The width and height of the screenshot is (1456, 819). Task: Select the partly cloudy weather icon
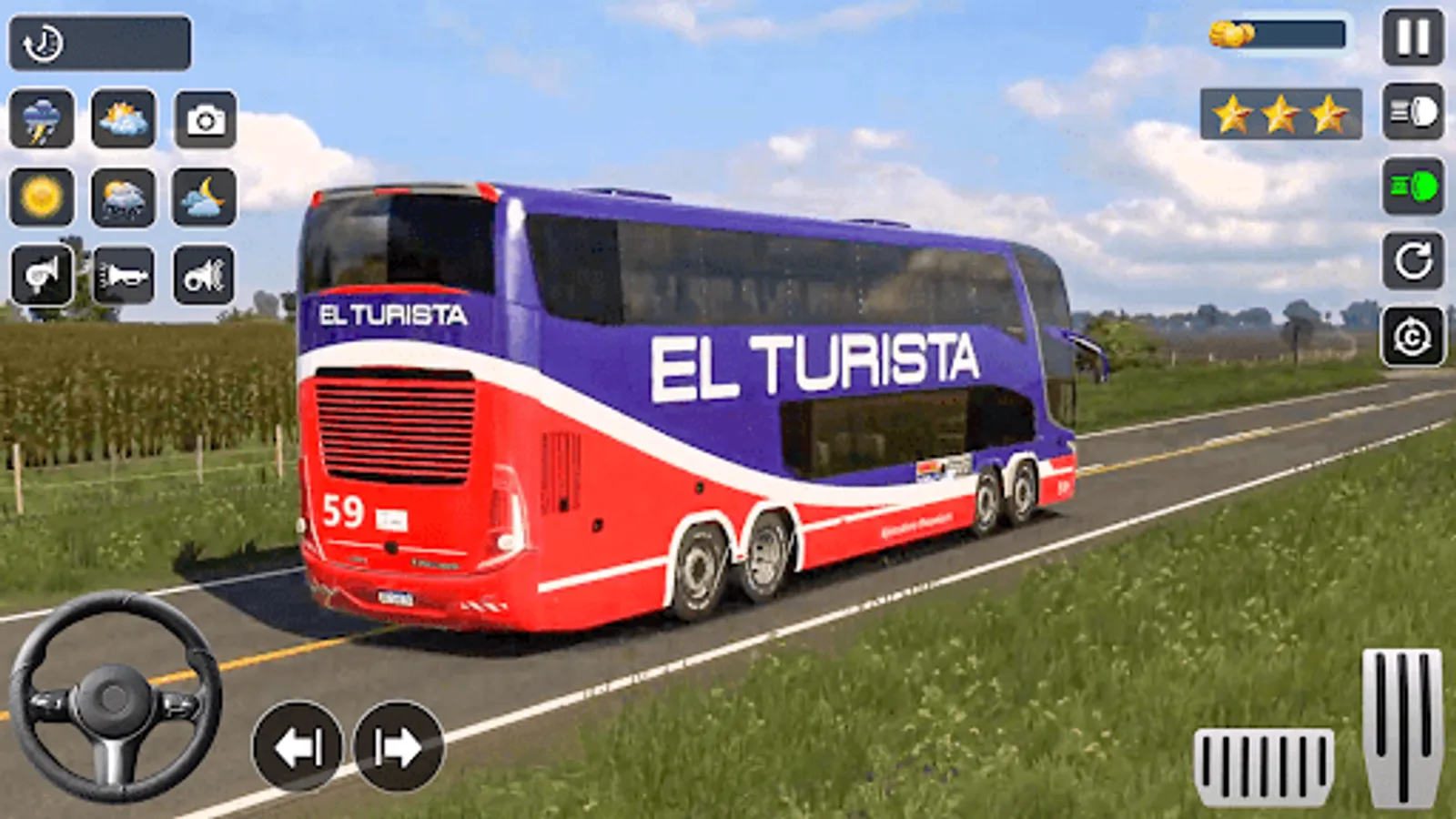click(123, 119)
